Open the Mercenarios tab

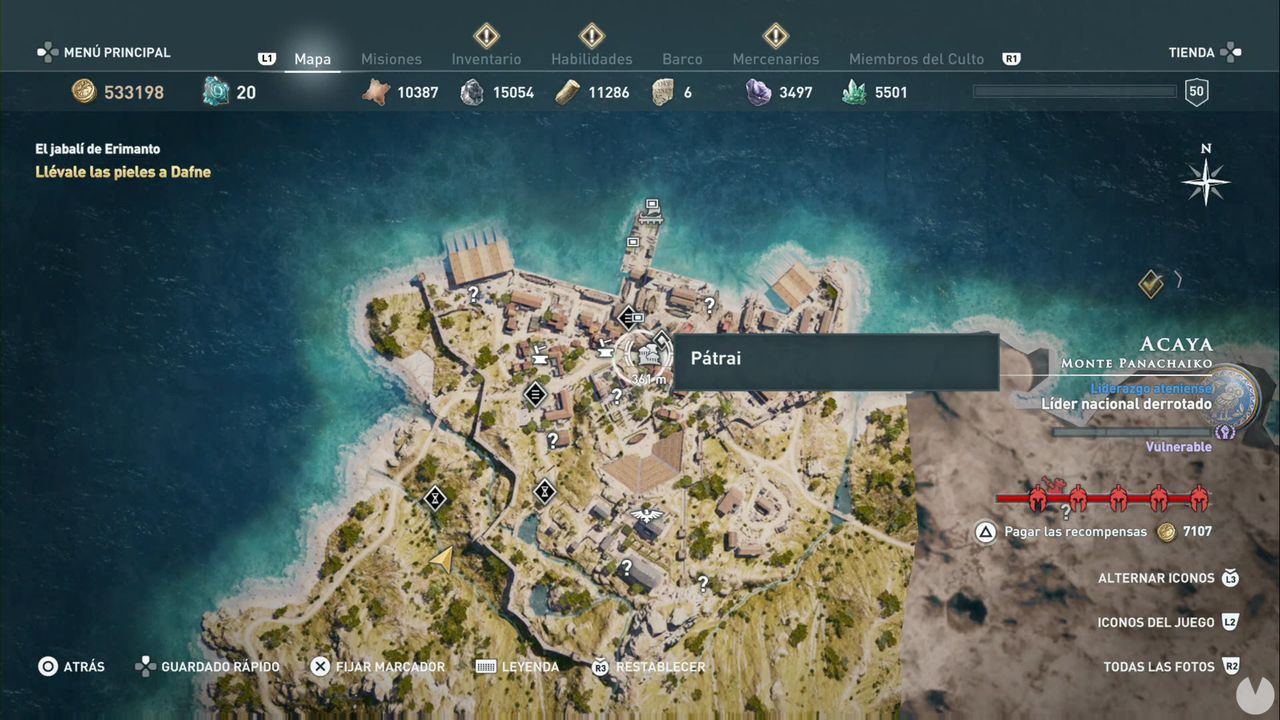coord(776,59)
